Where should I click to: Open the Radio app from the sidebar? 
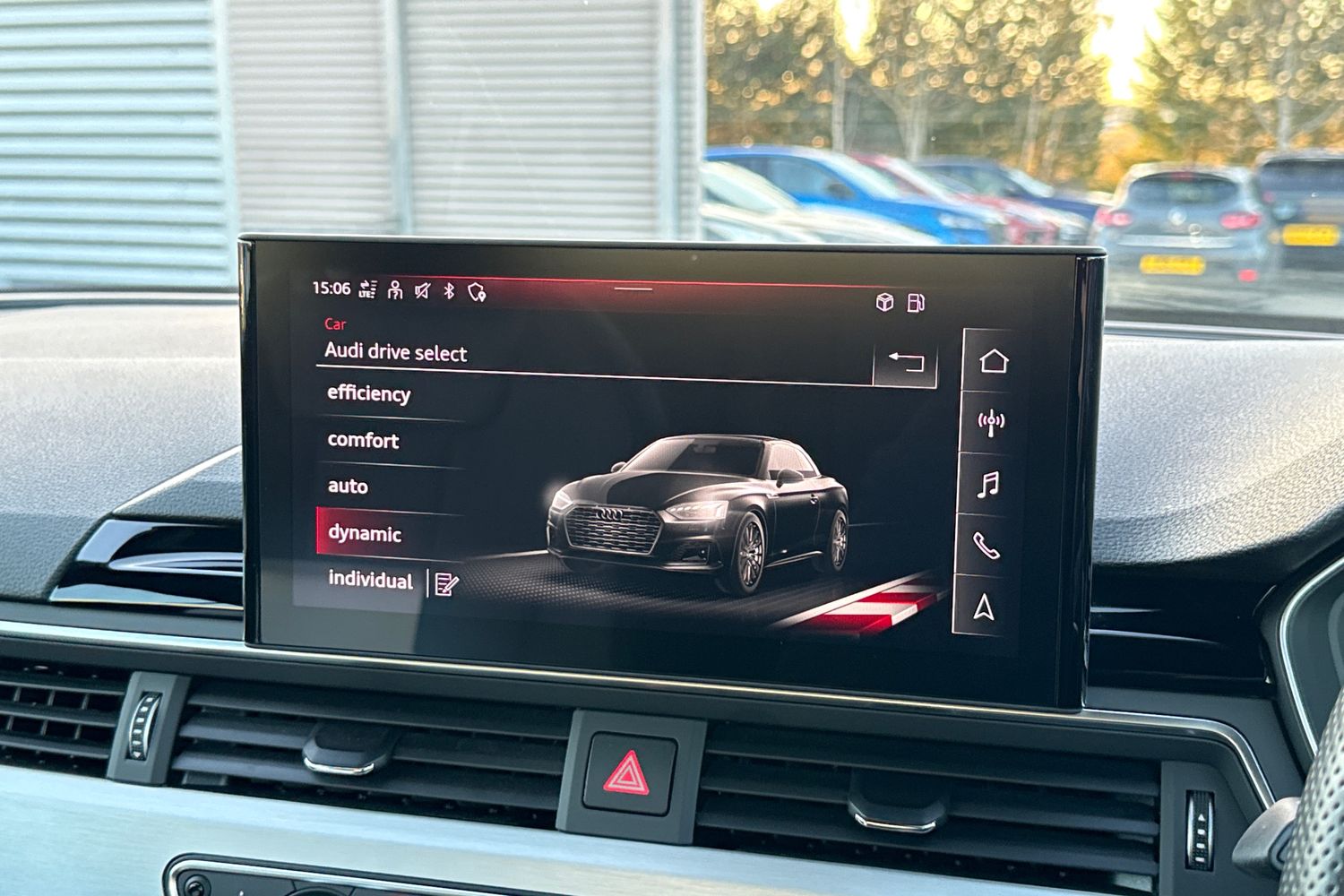coord(989,423)
